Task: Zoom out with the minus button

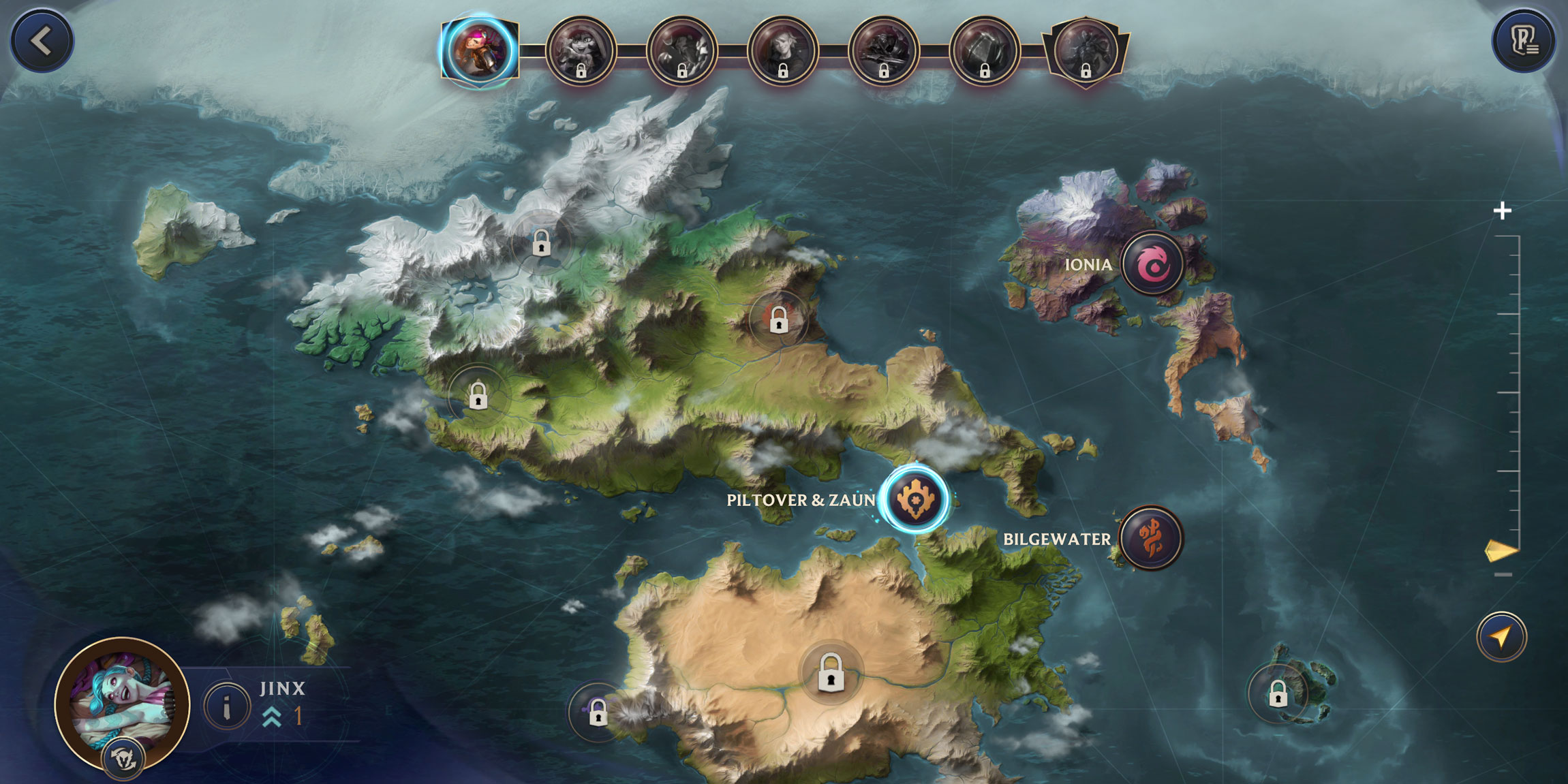Action: (1503, 575)
